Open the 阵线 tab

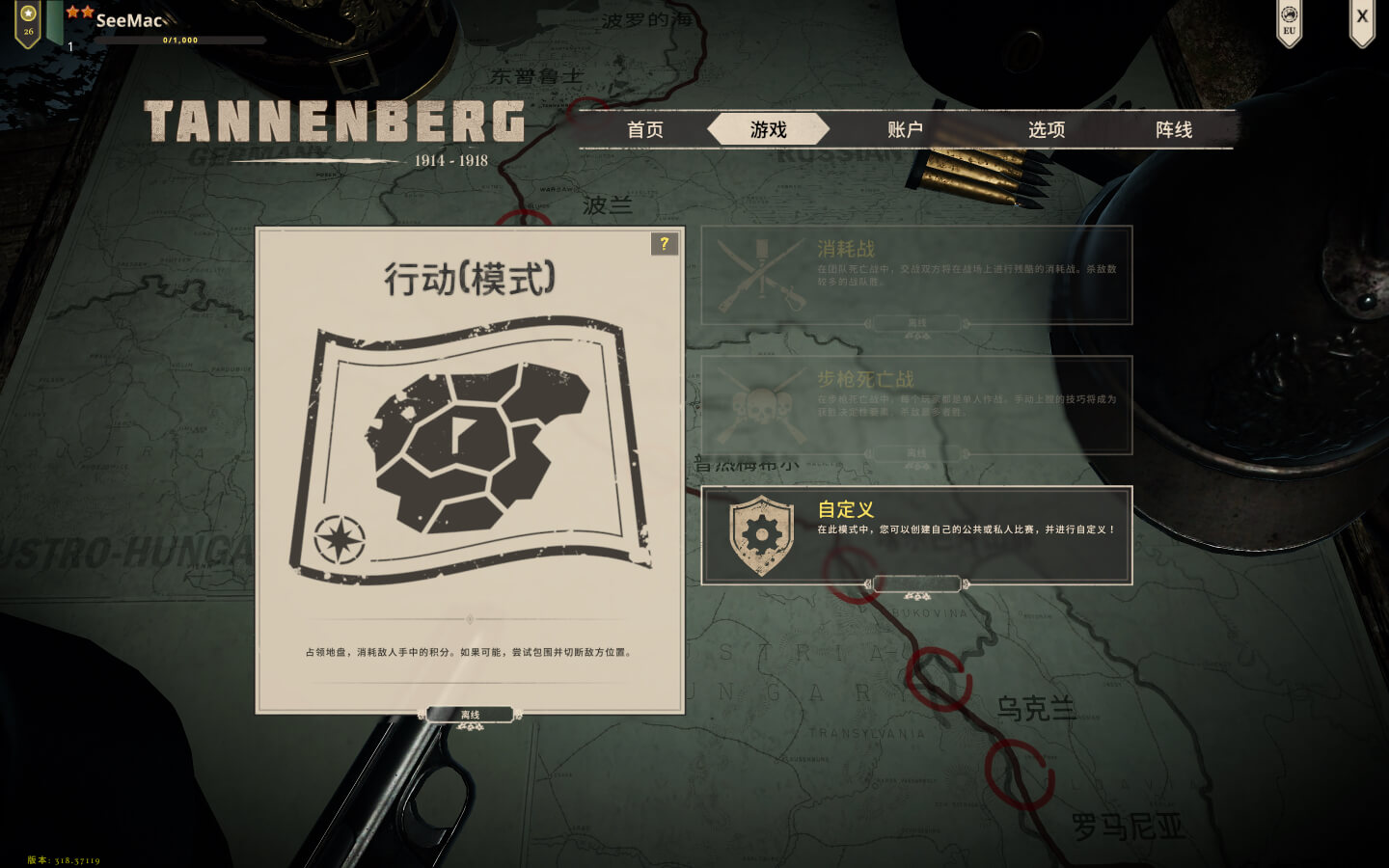(x=1174, y=130)
